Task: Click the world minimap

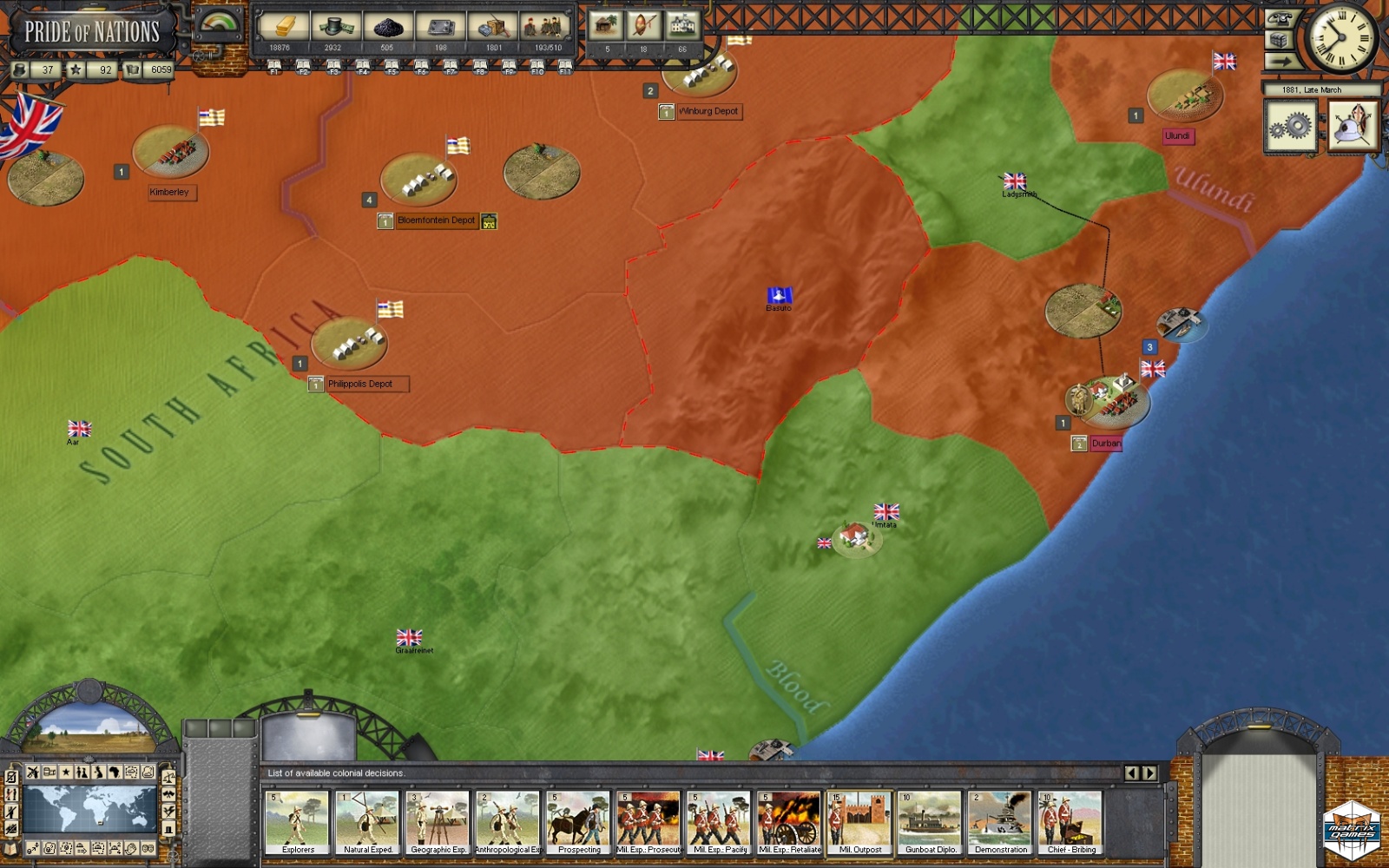Action: click(90, 809)
